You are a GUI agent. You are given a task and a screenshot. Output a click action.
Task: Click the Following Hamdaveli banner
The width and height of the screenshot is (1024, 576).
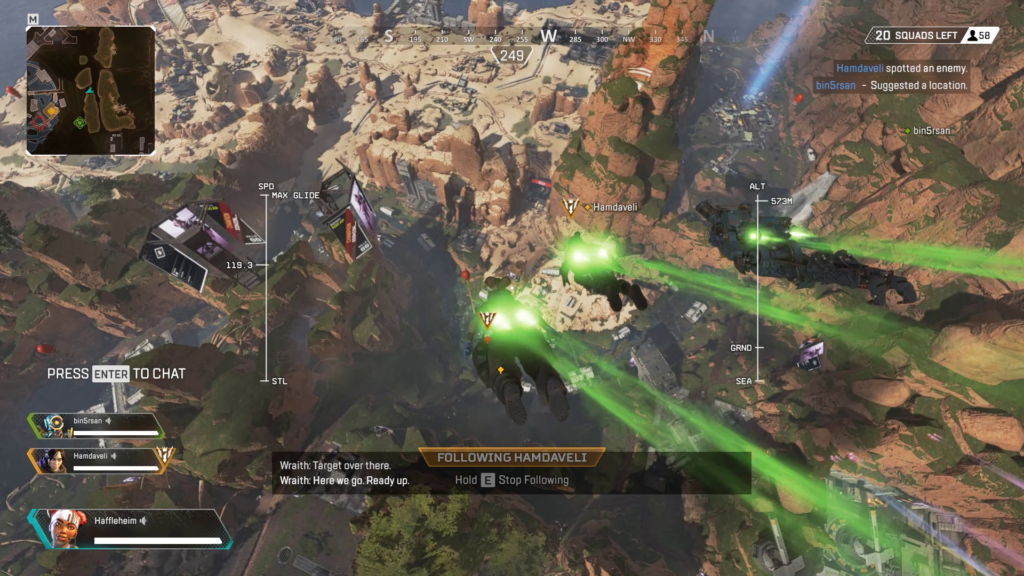(512, 458)
